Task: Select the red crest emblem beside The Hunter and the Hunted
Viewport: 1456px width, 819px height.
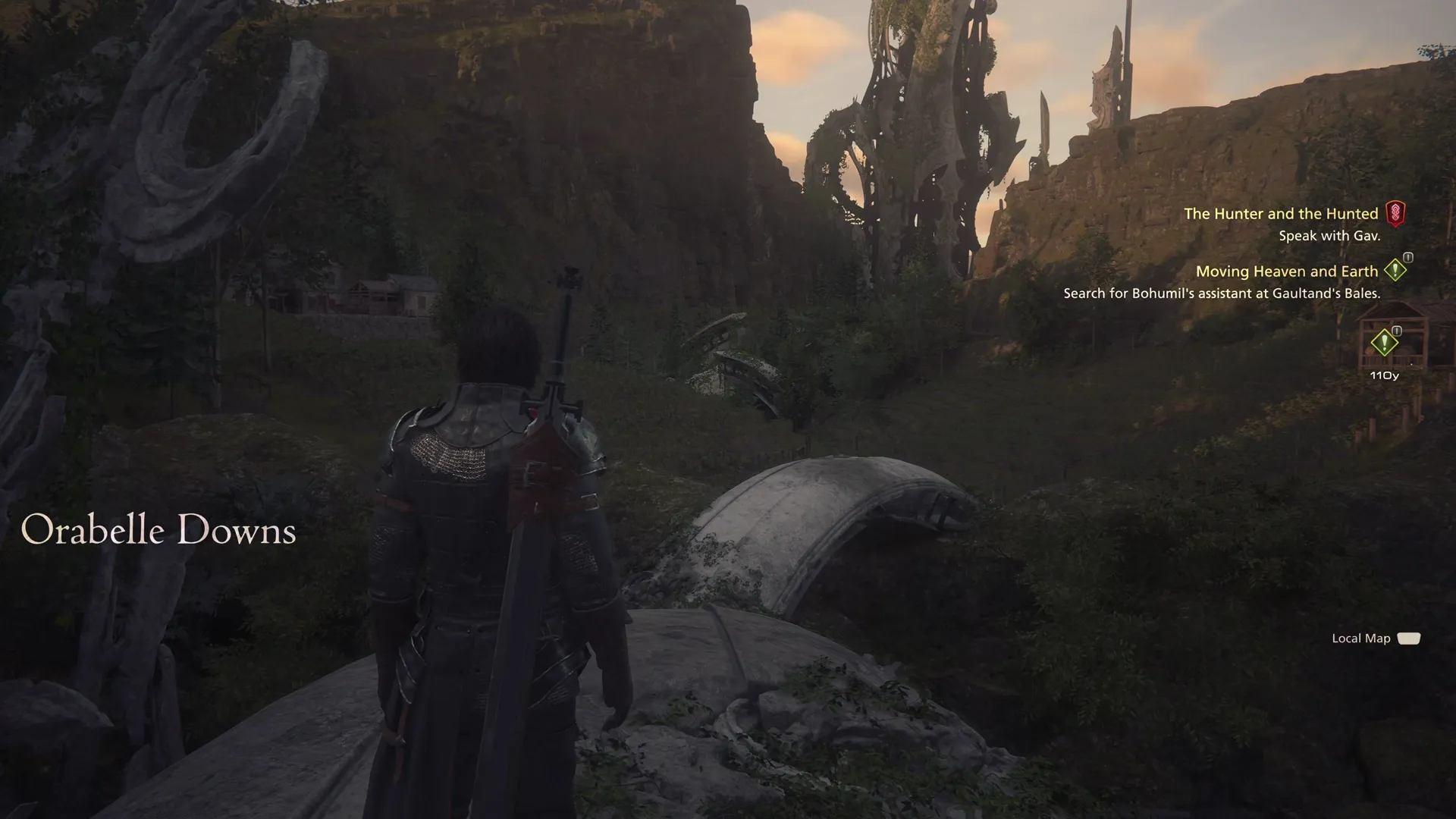Action: pos(1396,213)
